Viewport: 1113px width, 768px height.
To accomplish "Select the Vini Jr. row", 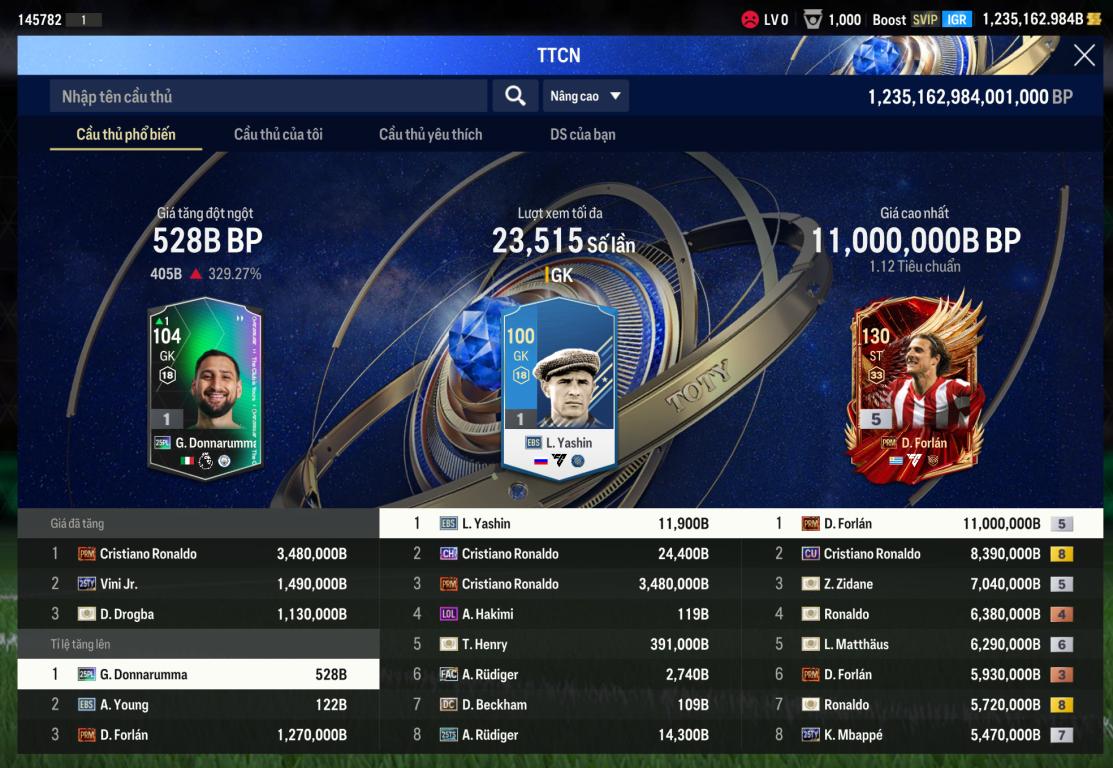I will (198, 584).
